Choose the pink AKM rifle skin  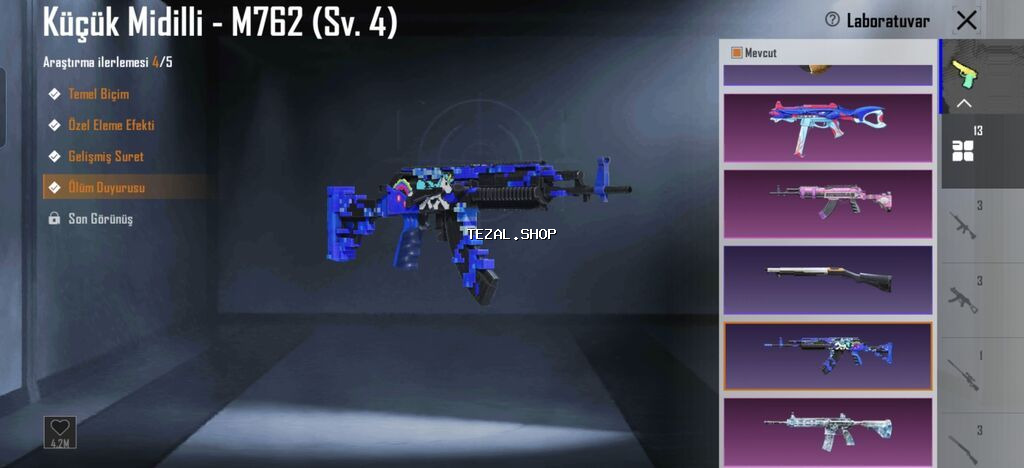click(x=827, y=204)
